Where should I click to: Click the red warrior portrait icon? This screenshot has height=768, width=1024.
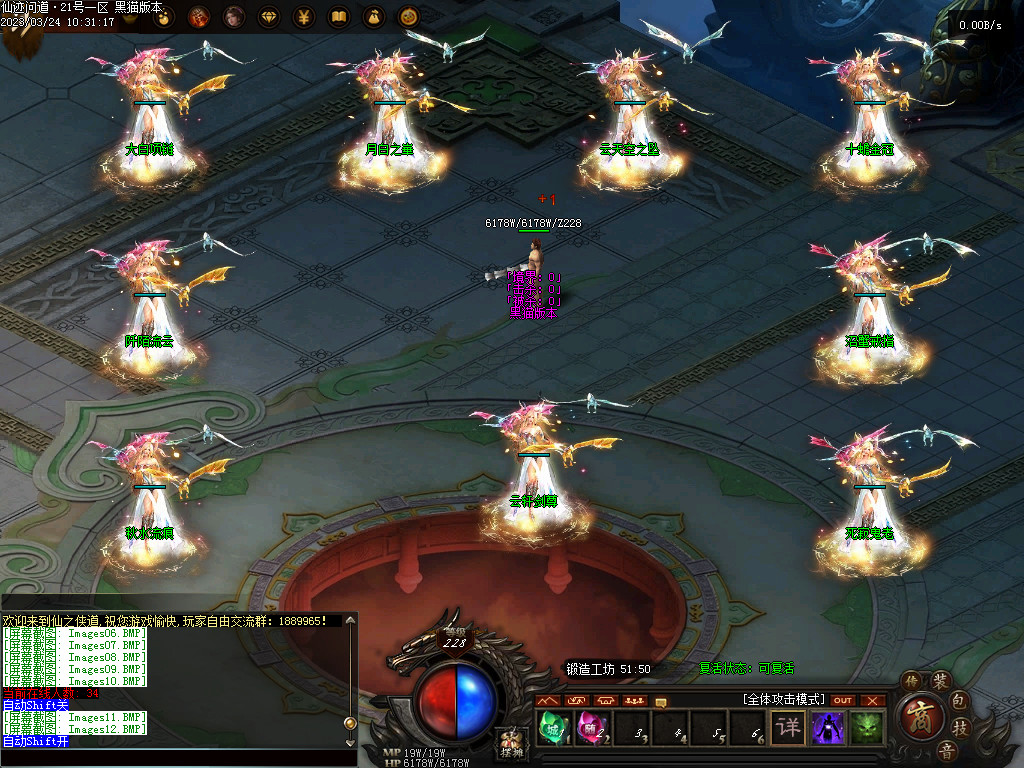pos(199,16)
